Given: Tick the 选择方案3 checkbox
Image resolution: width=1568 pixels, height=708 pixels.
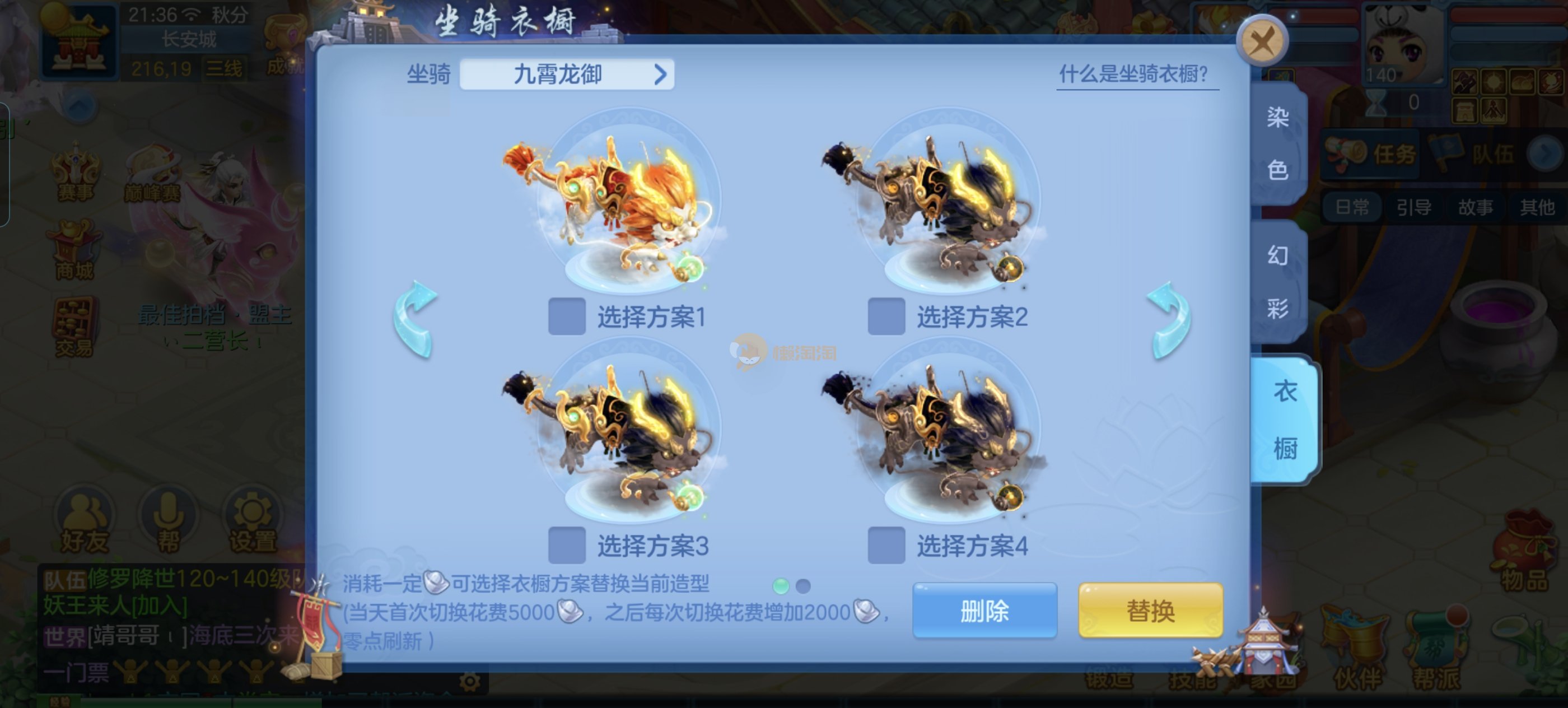Looking at the screenshot, I should pyautogui.click(x=567, y=546).
